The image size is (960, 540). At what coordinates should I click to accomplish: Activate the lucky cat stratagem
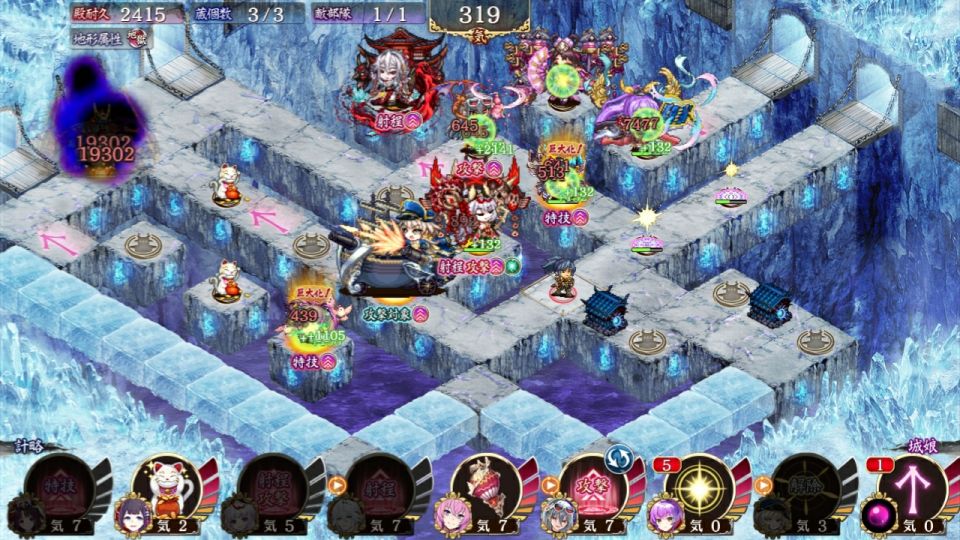tap(167, 487)
